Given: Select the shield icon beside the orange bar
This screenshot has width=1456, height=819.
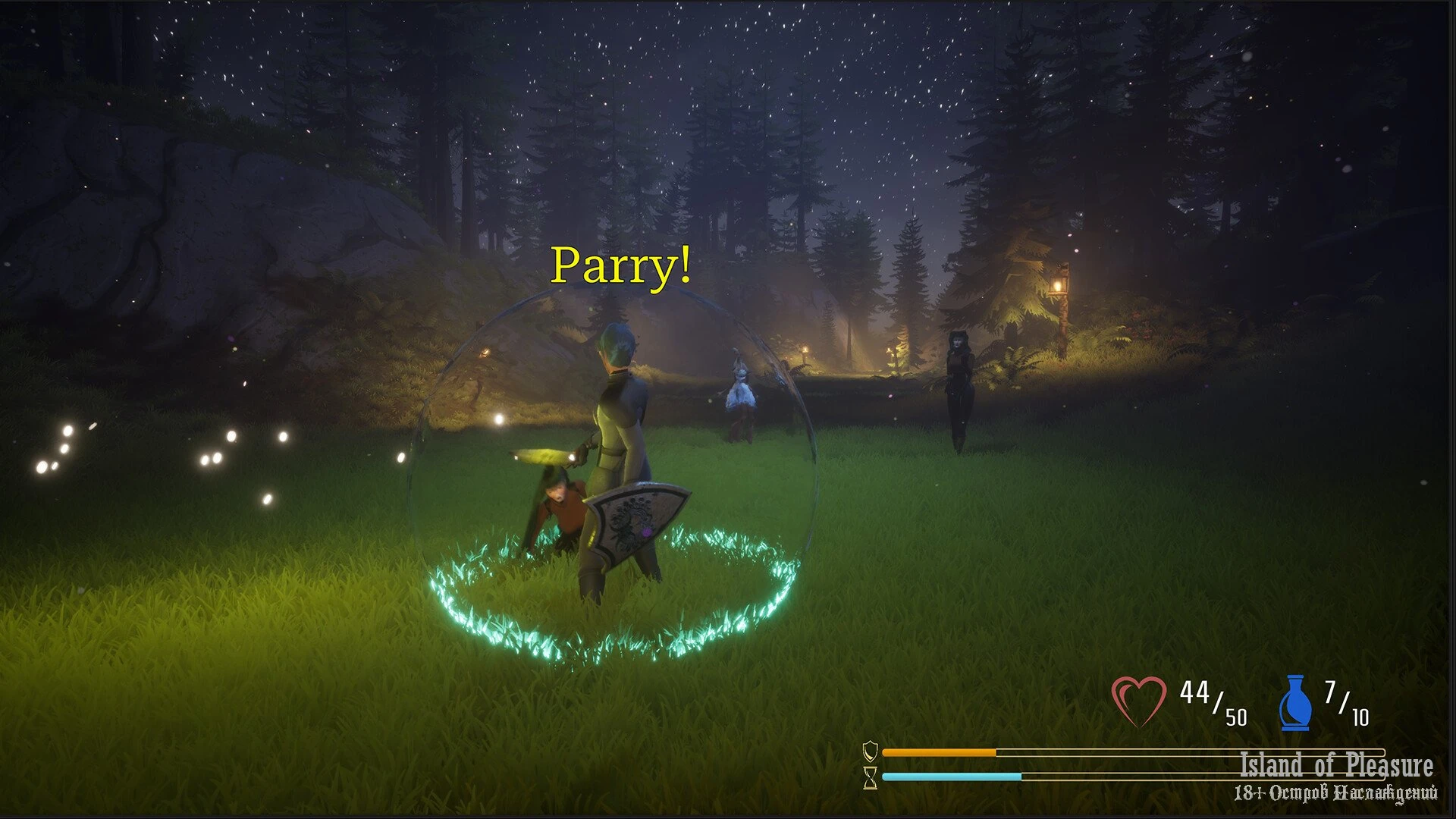Looking at the screenshot, I should [871, 752].
